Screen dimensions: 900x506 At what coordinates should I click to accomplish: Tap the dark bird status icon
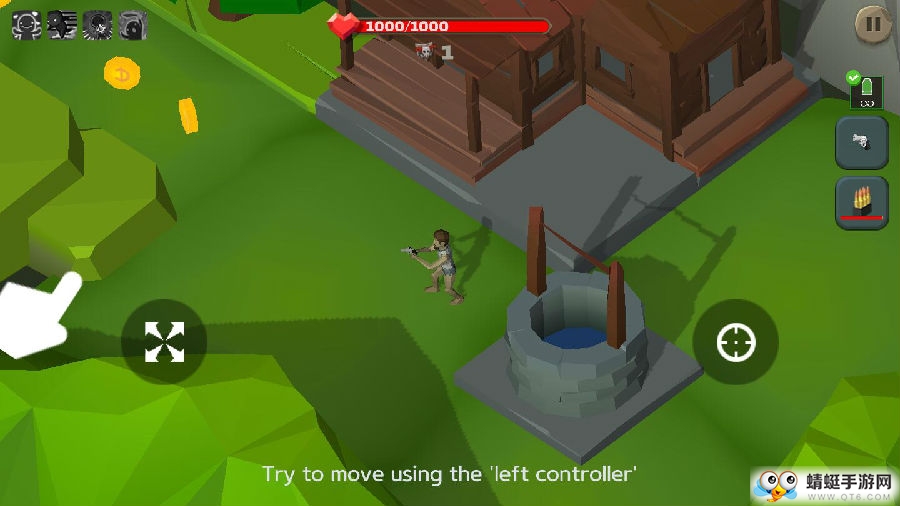62,25
